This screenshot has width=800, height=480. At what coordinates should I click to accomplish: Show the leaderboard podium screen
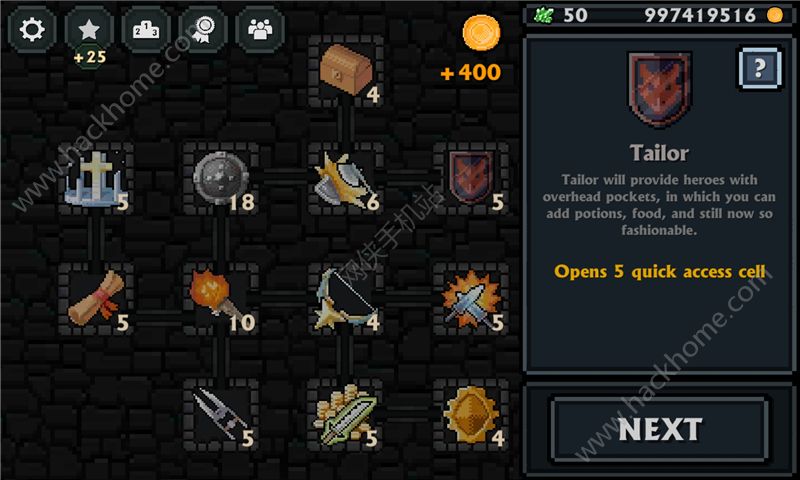pyautogui.click(x=146, y=30)
